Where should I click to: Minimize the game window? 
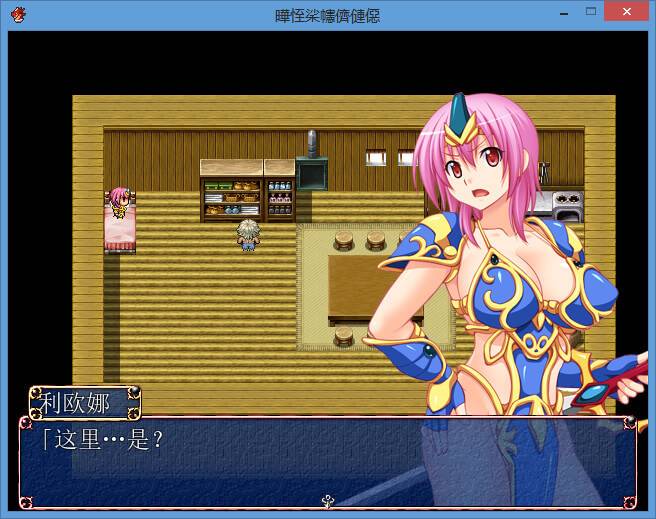565,12
